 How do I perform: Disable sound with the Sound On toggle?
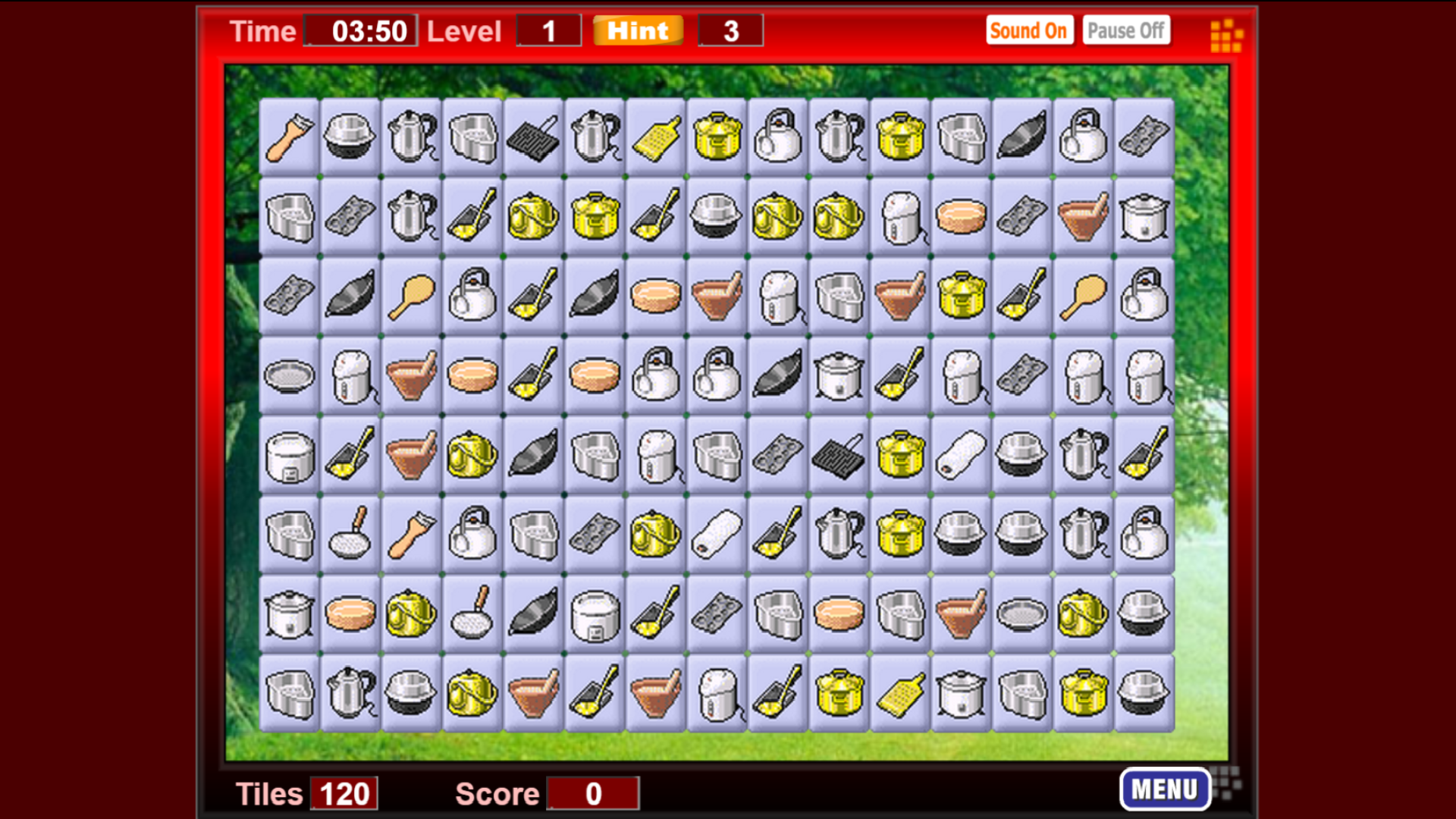point(1029,30)
